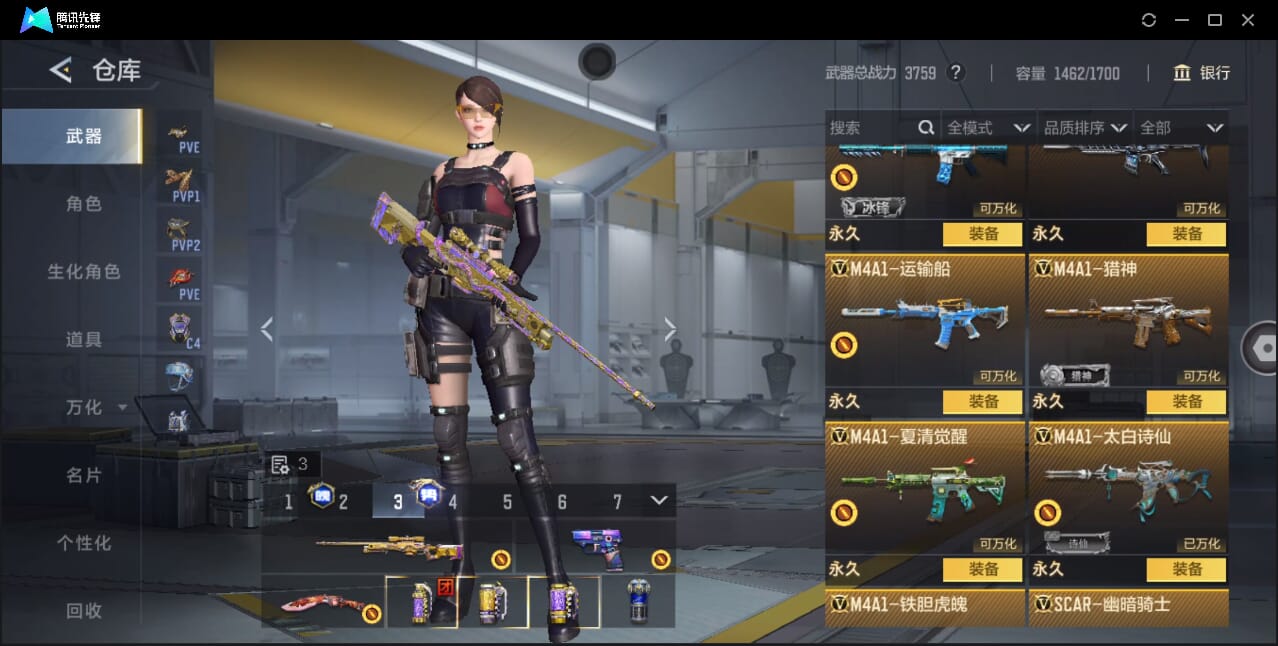Viewport: 1278px width, 646px height.
Task: Open the 品质排序 sort dropdown
Action: pyautogui.click(x=1085, y=128)
